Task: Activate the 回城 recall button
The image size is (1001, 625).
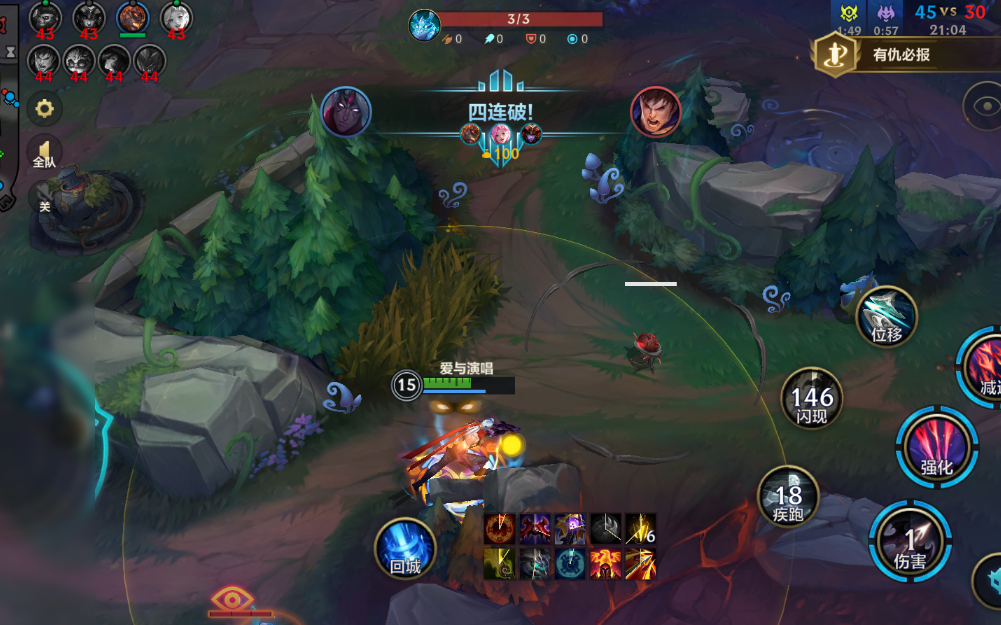Action: pos(405,549)
